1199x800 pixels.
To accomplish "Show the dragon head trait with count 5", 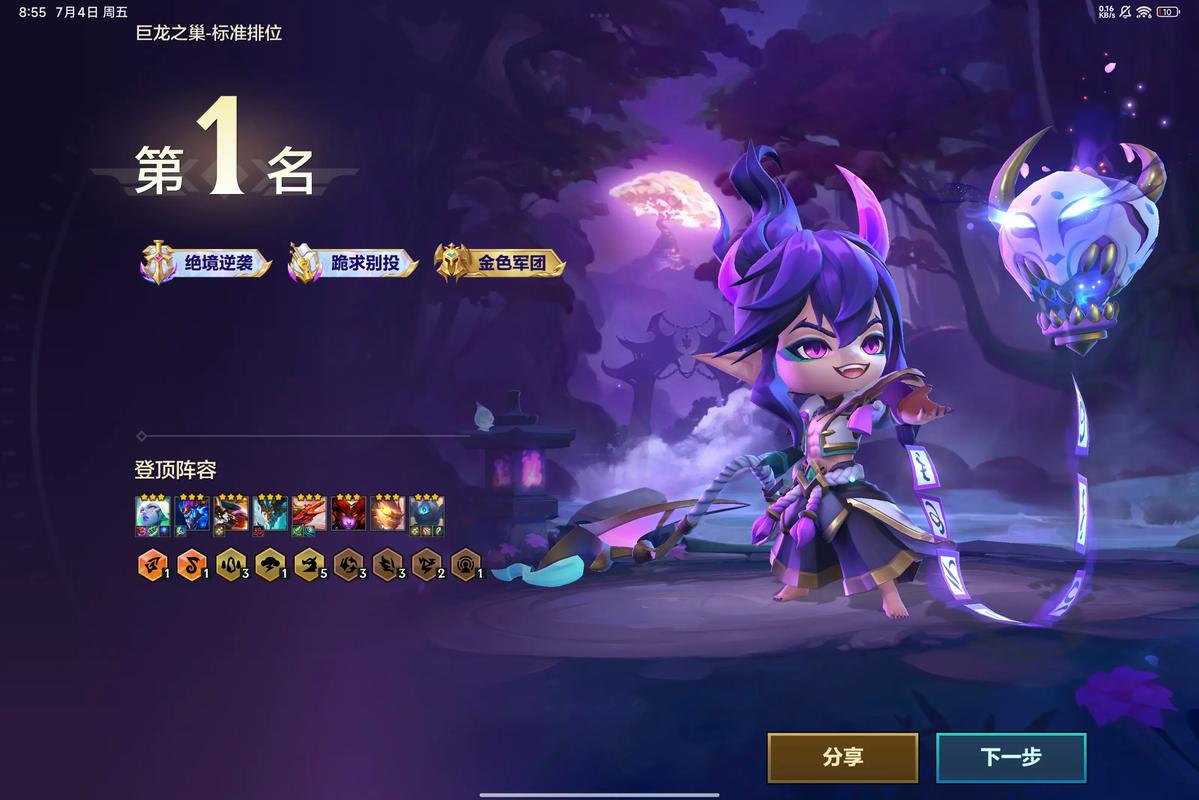I will click(x=307, y=565).
